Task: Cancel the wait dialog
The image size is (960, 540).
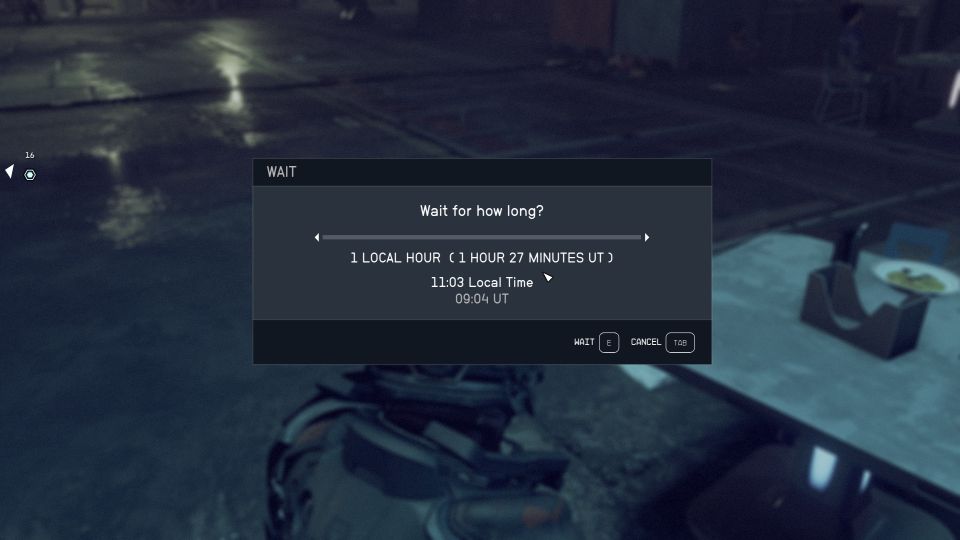Action: click(662, 342)
